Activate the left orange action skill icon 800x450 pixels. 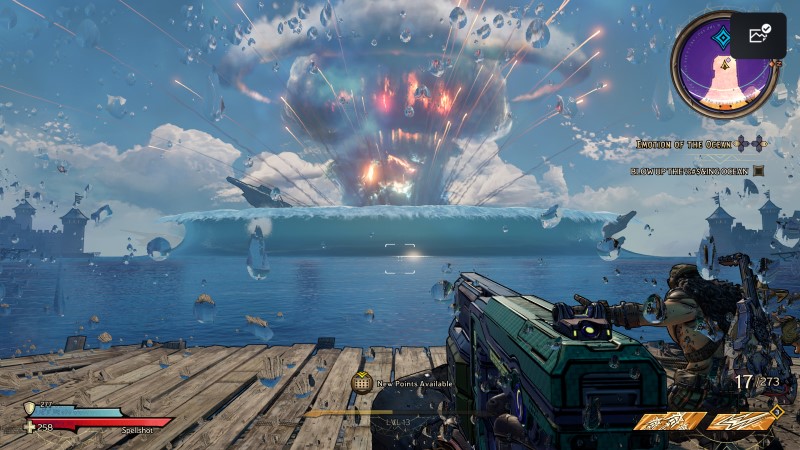[x=669, y=421]
